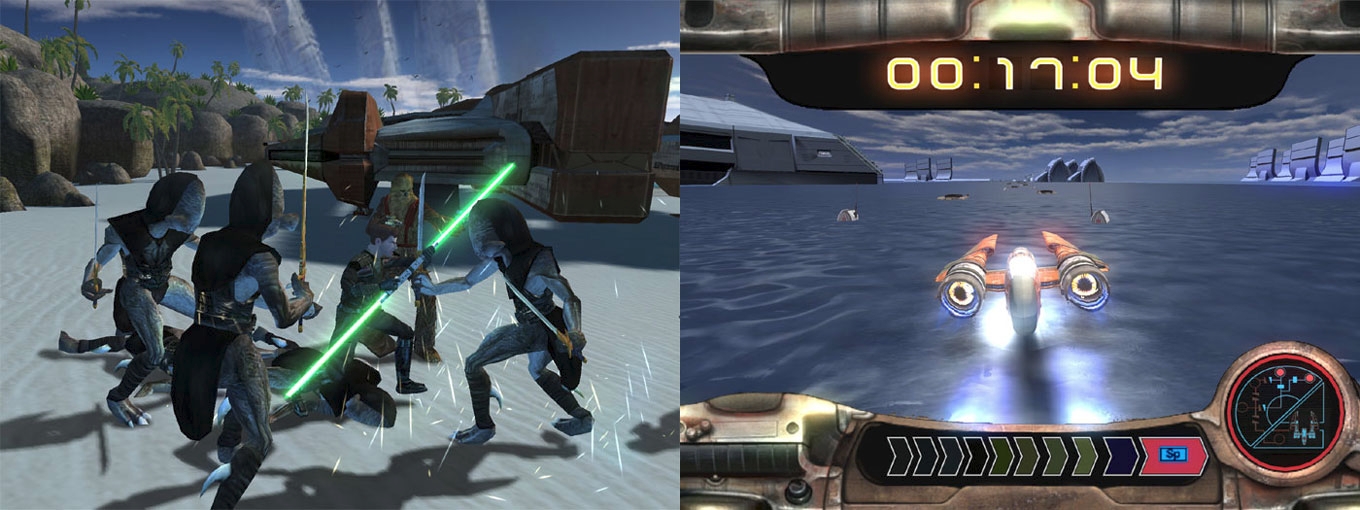This screenshot has height=510, width=1360.
Task: Click the blue Sp gear shift indicator
Action: [1169, 455]
